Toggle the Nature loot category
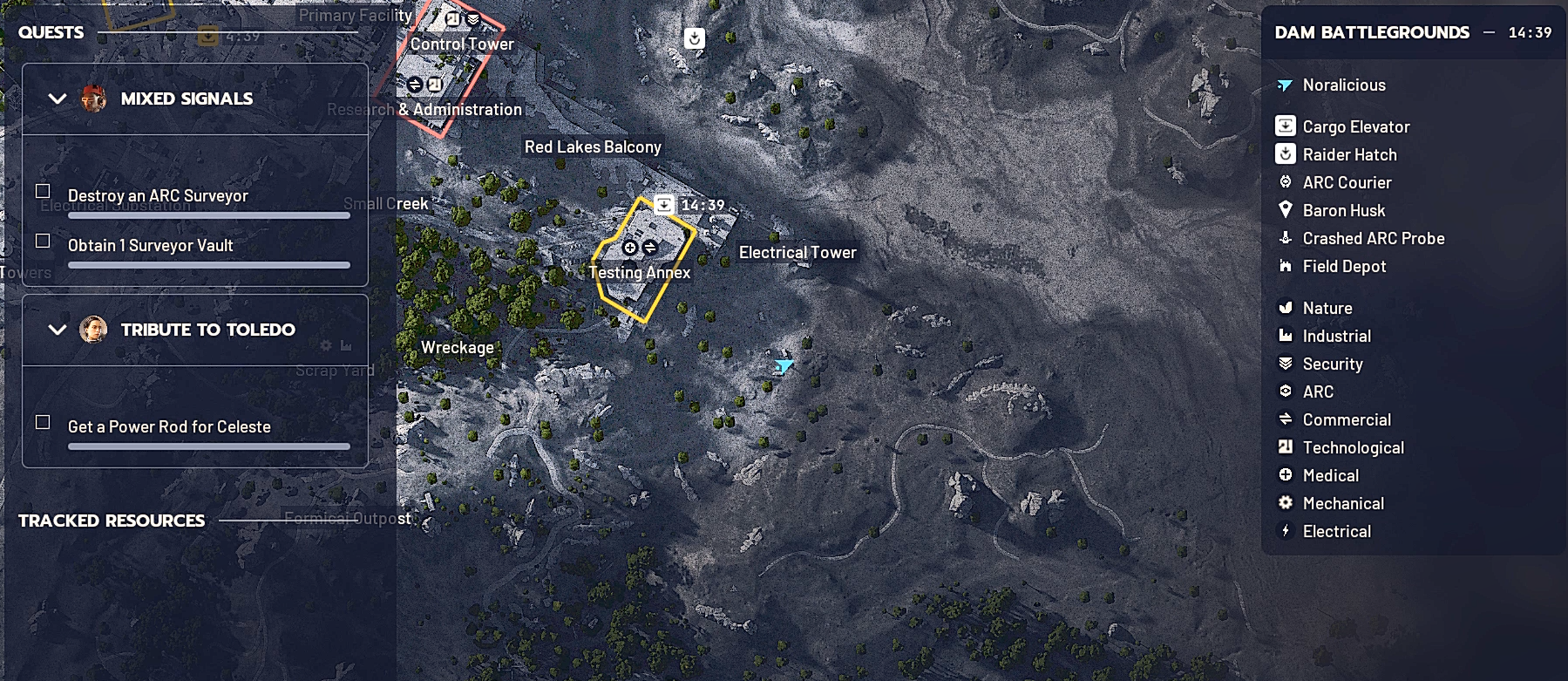1568x681 pixels. pyautogui.click(x=1327, y=308)
